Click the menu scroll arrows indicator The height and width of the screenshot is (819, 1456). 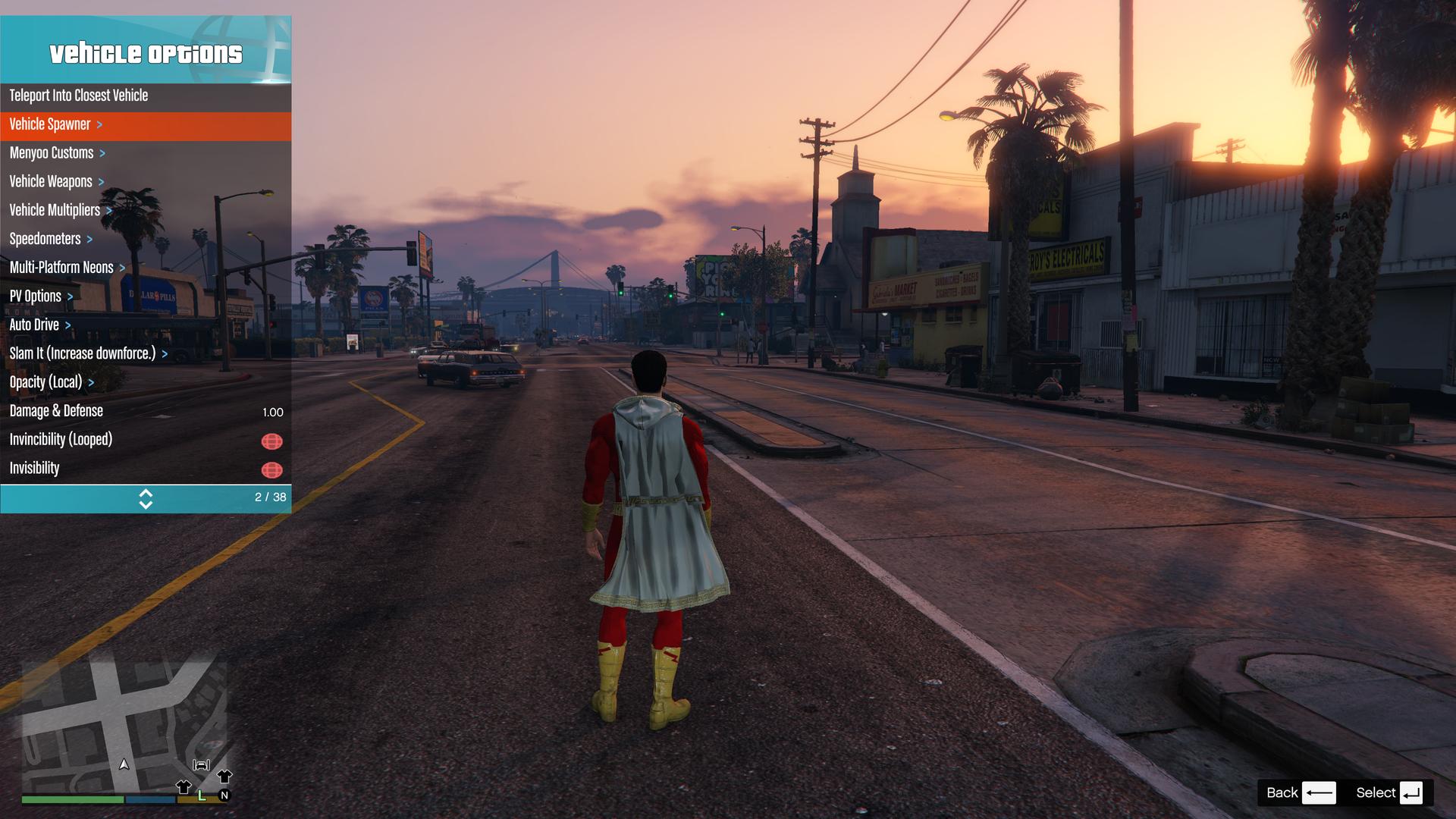pyautogui.click(x=146, y=498)
